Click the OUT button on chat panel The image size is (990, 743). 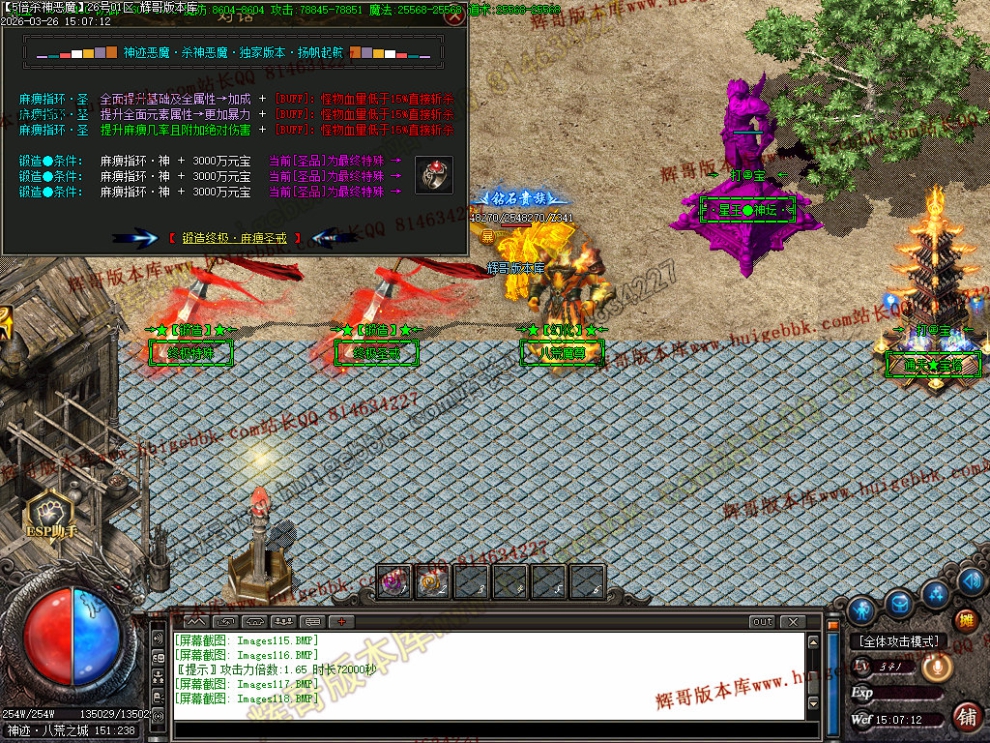pos(763,622)
